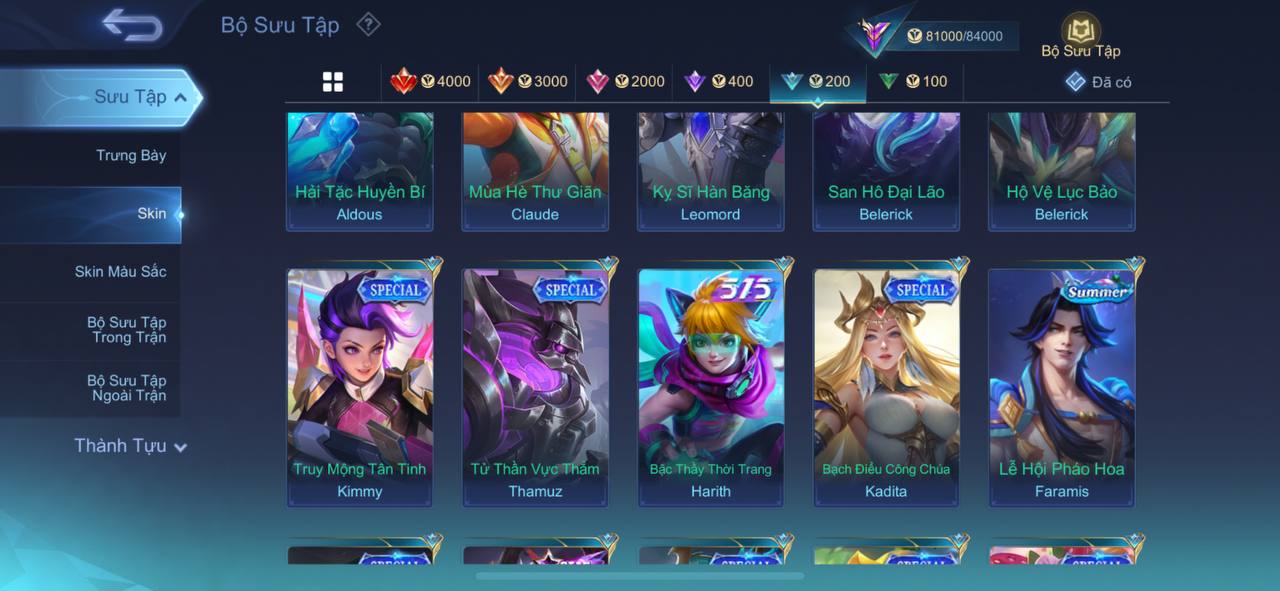Expand the Thành Tựu section
Image resolution: width=1280 pixels, height=591 pixels.
pos(130,446)
